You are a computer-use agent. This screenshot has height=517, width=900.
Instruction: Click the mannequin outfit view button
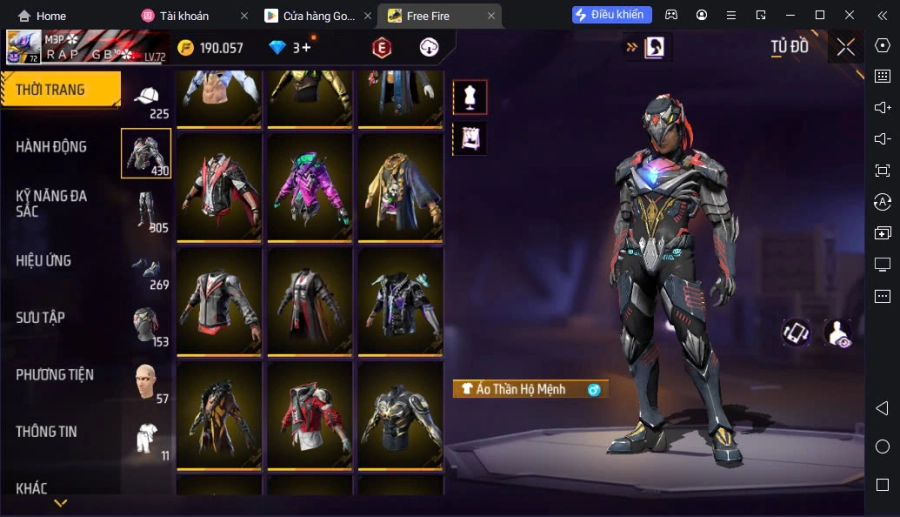tap(470, 97)
